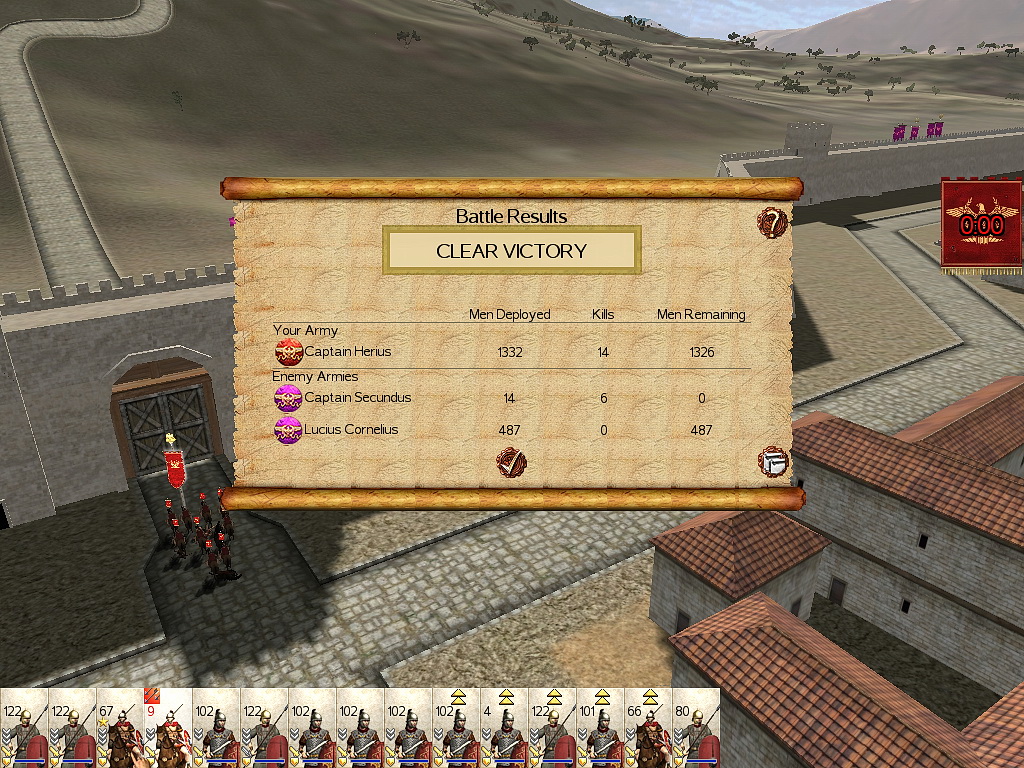1024x768 pixels.
Task: Click the 80-man unit card
Action: (x=696, y=730)
